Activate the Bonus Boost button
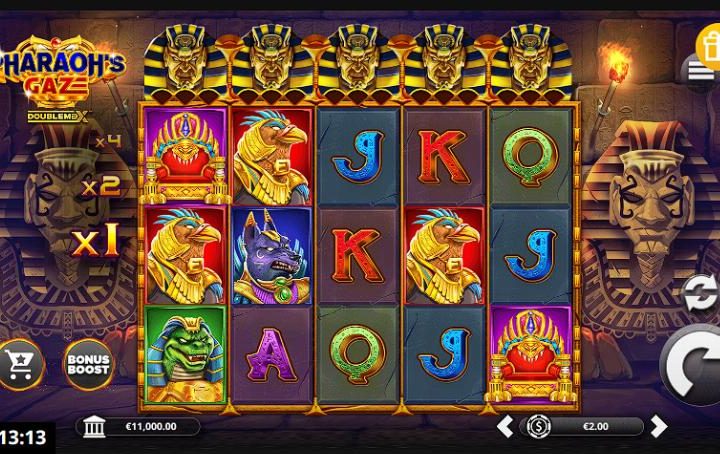The height and width of the screenshot is (454, 720). point(88,364)
